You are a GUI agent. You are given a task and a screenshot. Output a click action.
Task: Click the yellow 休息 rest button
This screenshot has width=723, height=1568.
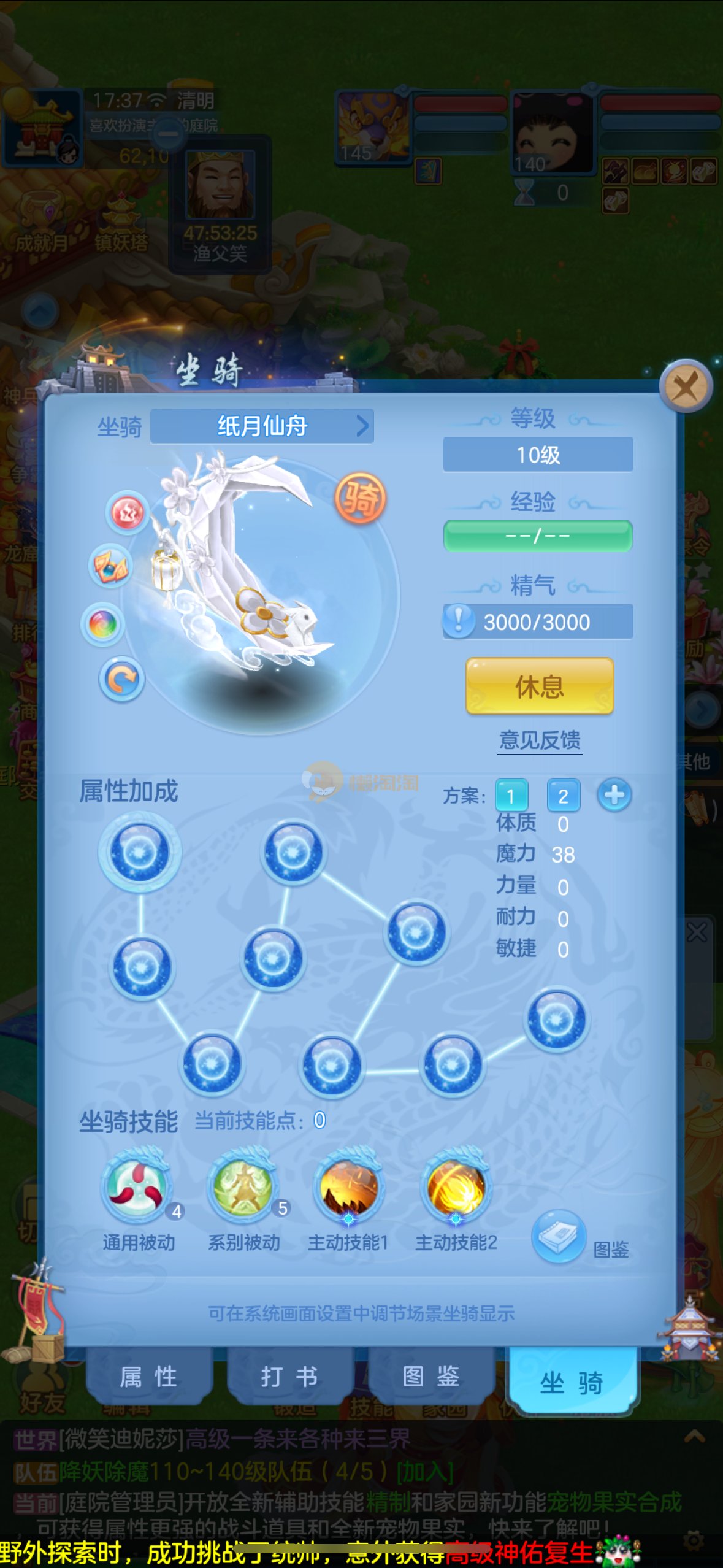coord(540,686)
